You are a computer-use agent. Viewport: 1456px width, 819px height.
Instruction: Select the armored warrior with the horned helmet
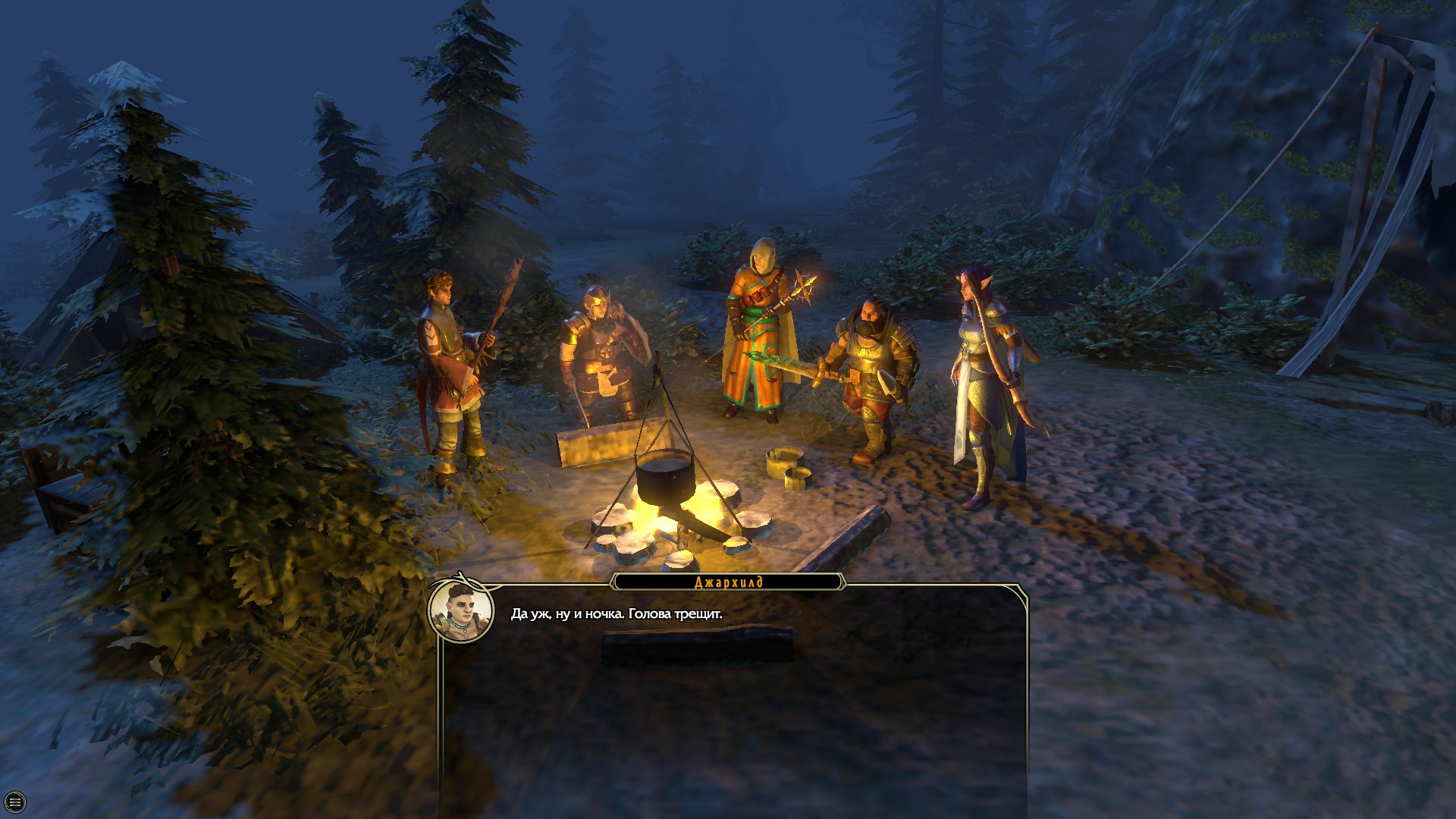[x=599, y=356]
